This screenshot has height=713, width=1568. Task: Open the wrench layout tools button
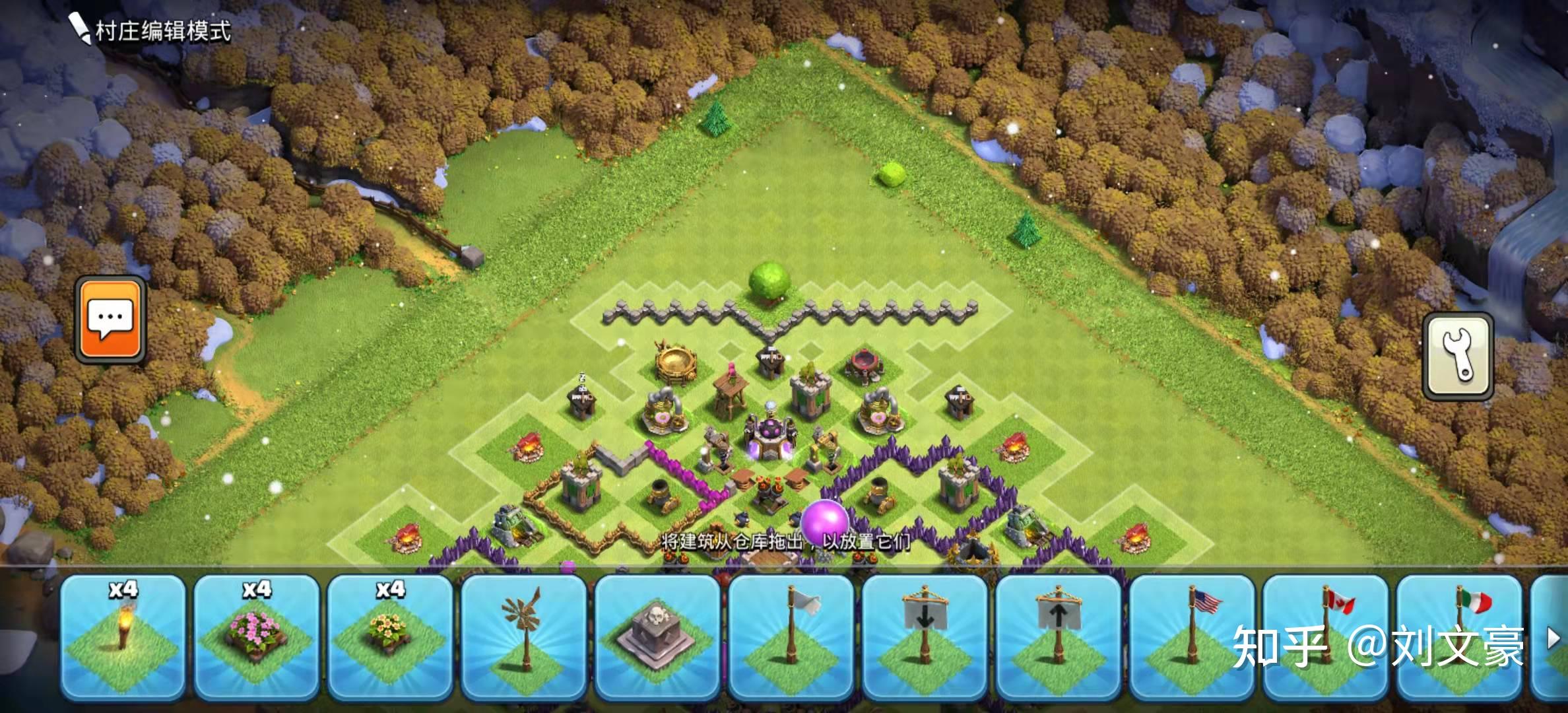click(x=1457, y=356)
